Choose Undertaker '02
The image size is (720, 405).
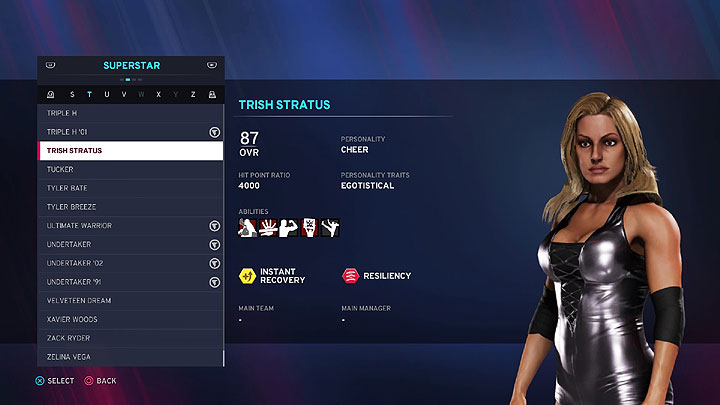[130, 263]
